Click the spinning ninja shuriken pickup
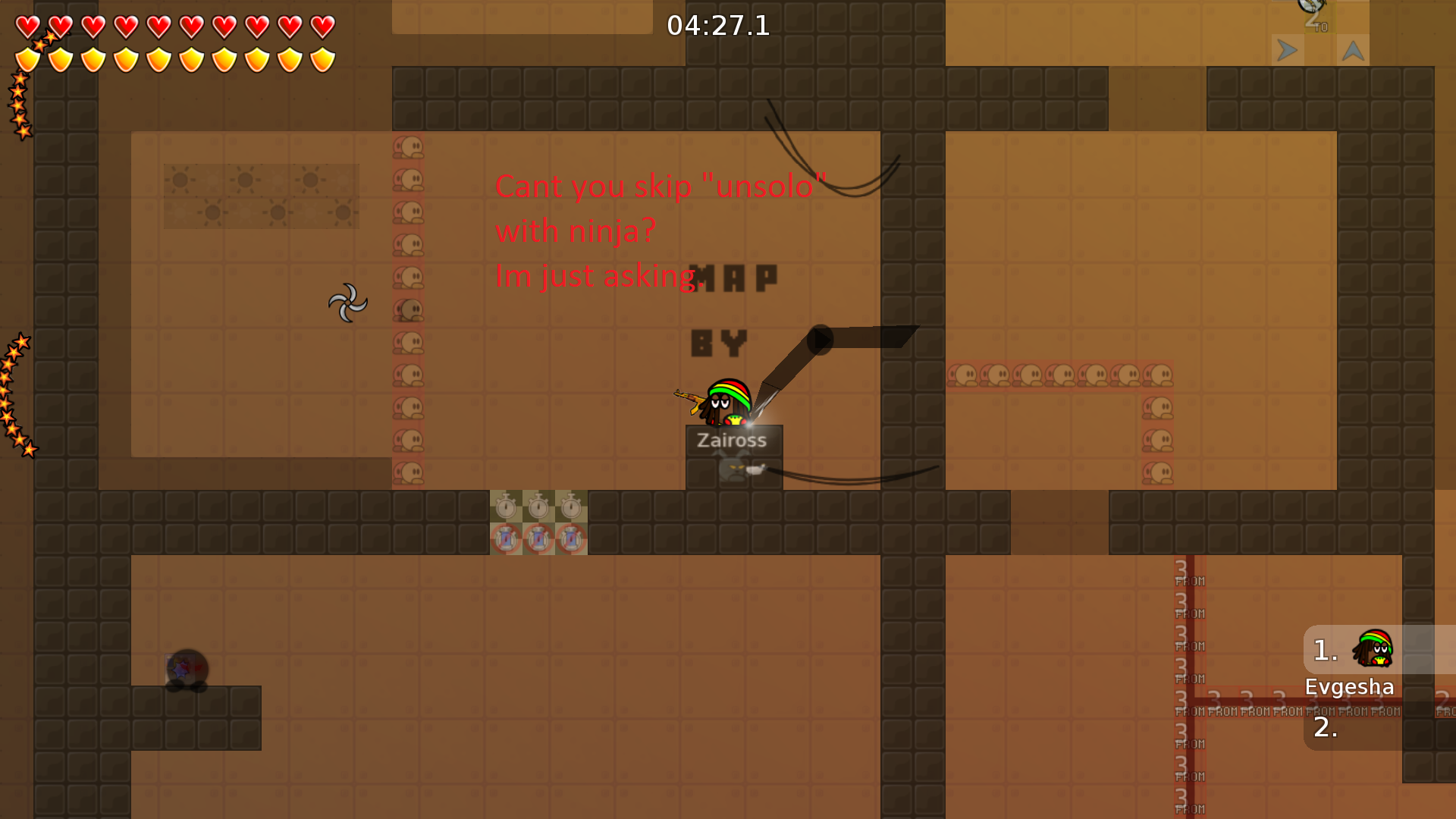1456x819 pixels. point(348,301)
